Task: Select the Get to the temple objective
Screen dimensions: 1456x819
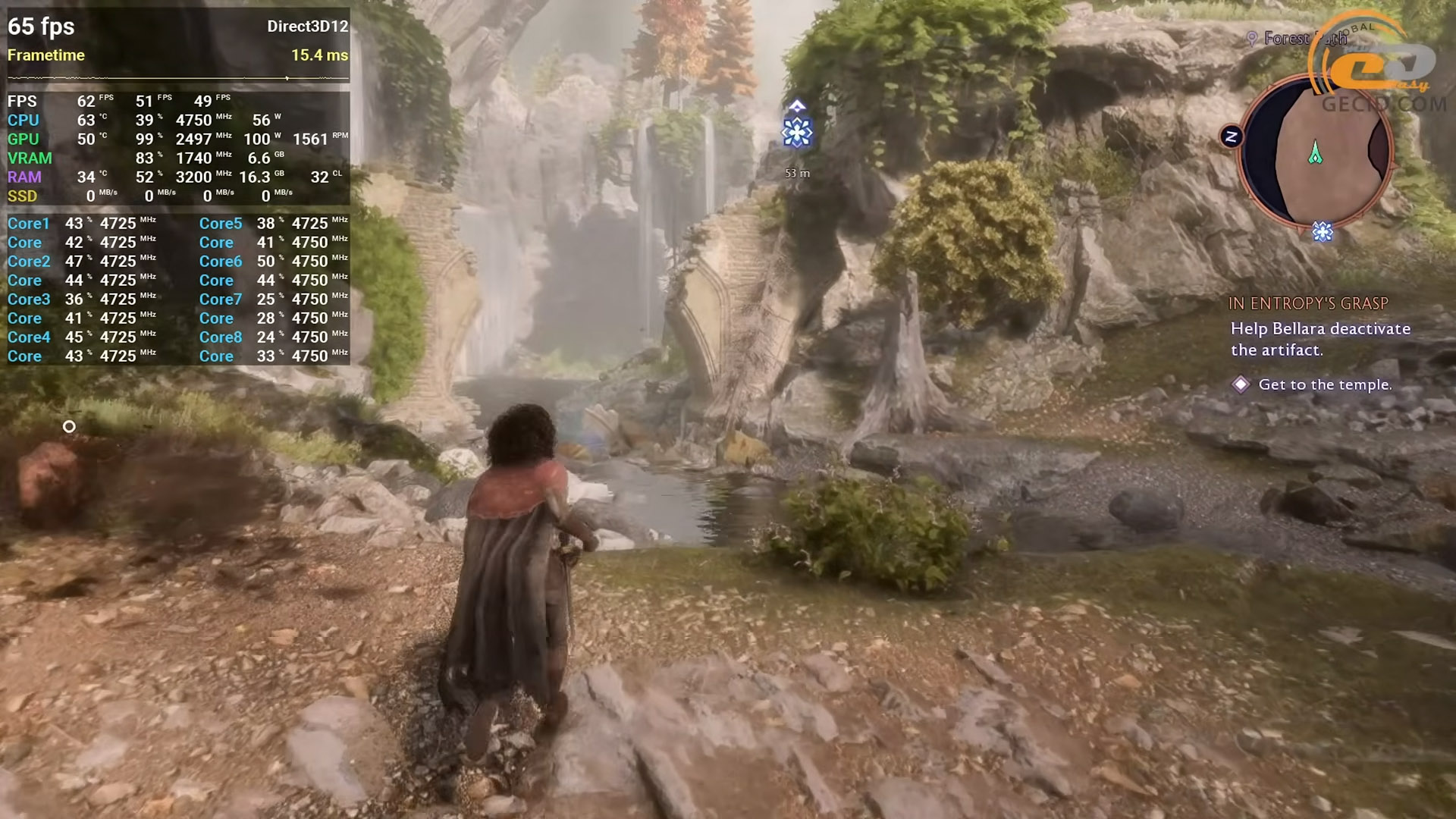Action: click(x=1324, y=384)
